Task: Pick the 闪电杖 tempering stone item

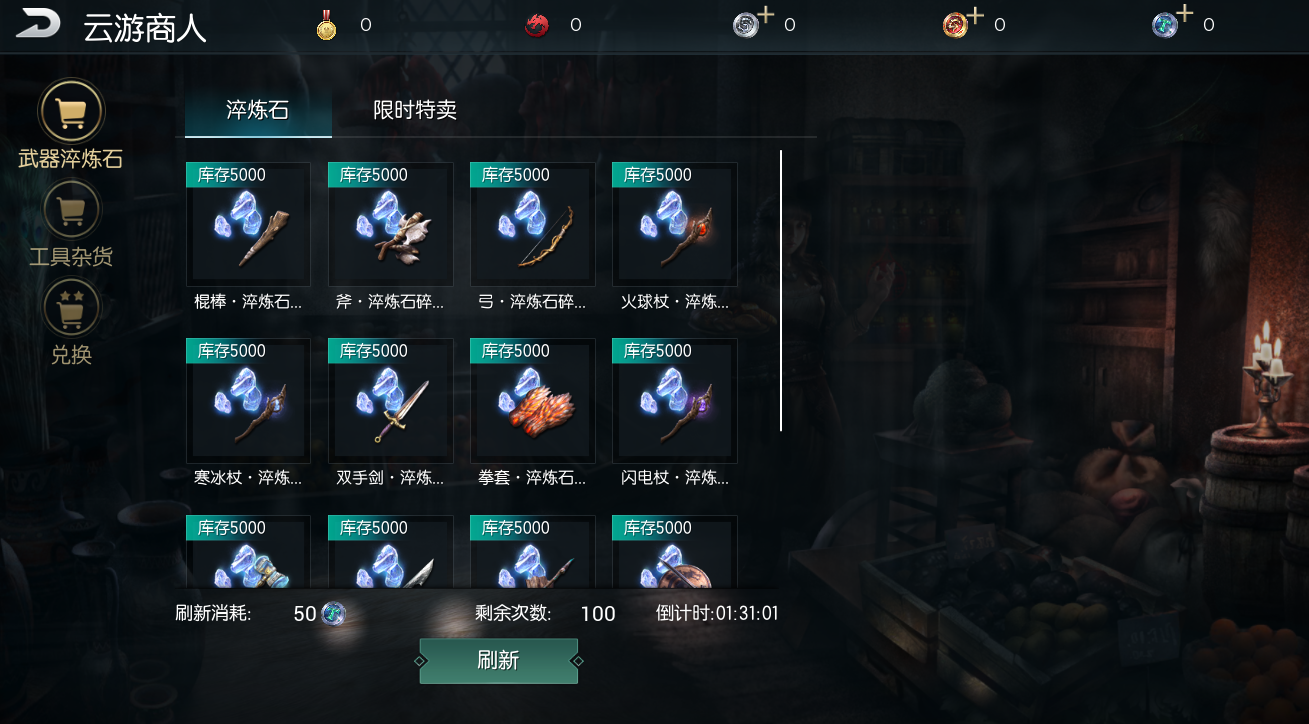Action: click(x=674, y=401)
